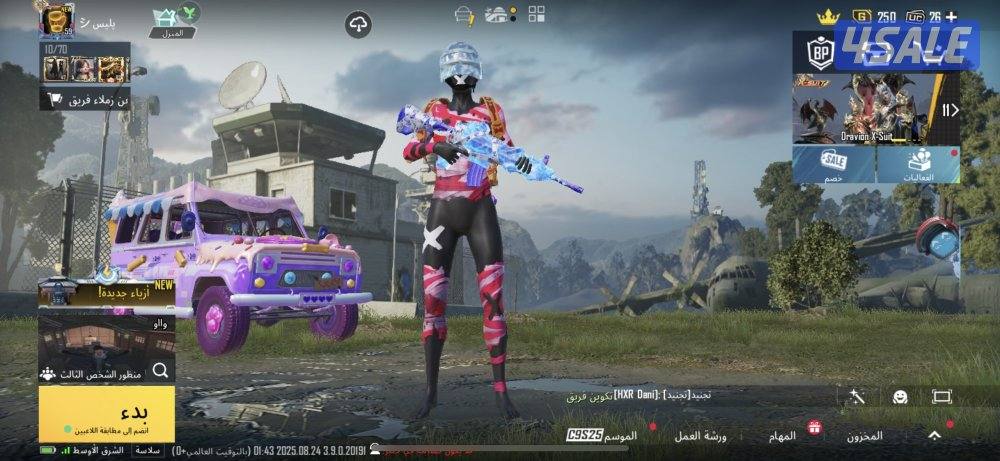Open the SALE discount tile
1000x461 pixels.
[834, 164]
